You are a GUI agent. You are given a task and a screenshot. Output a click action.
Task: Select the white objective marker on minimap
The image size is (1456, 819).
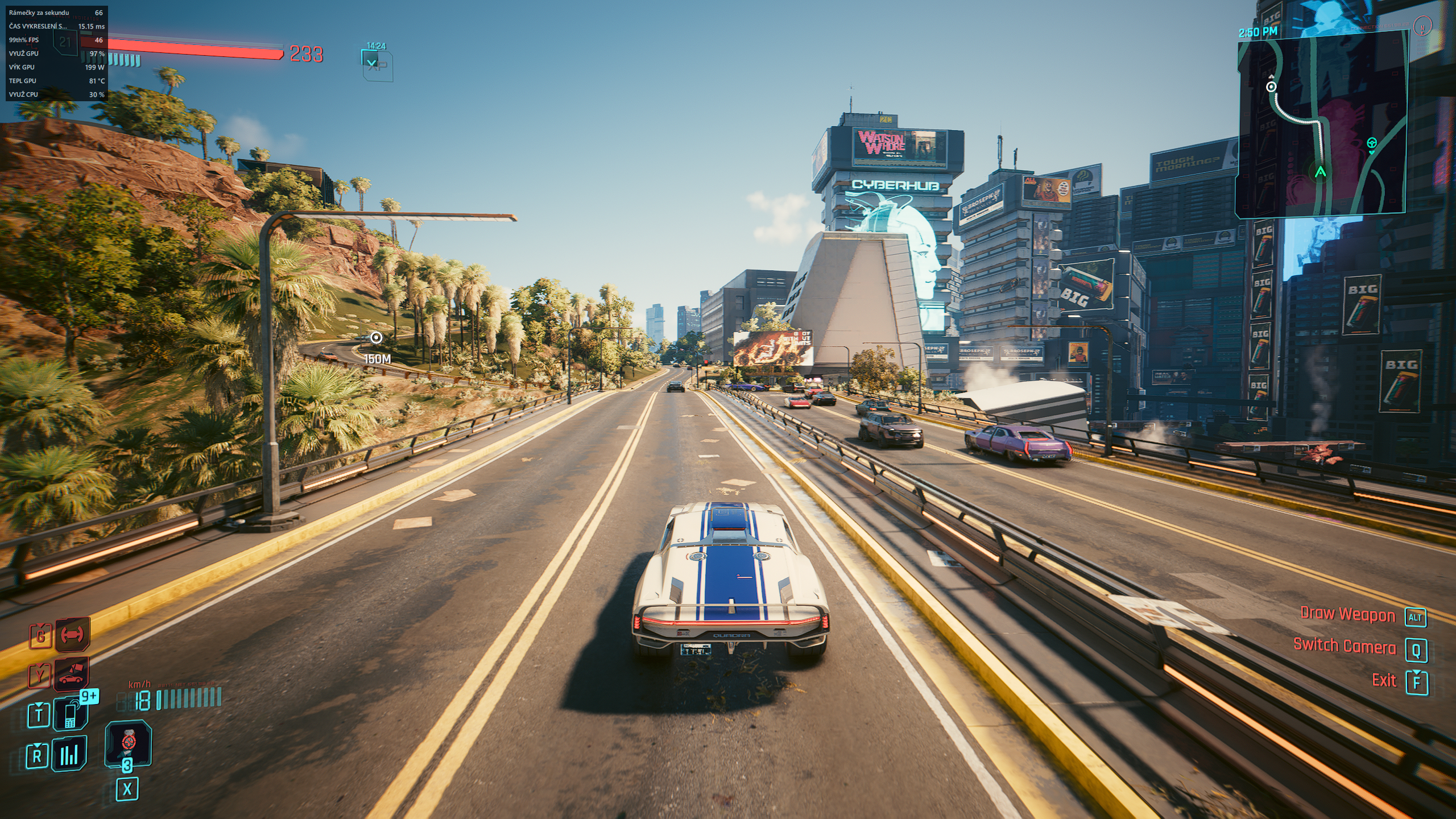(1271, 86)
